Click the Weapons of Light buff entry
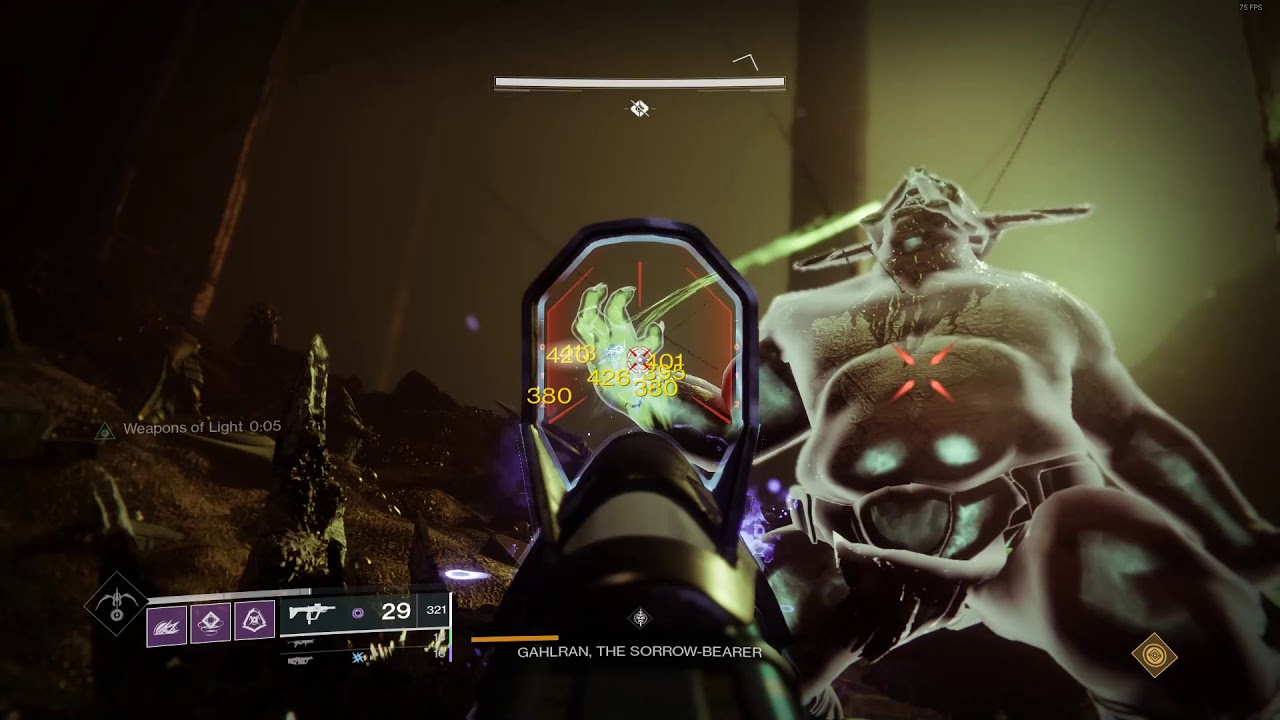Image resolution: width=1280 pixels, height=720 pixels. coord(200,428)
